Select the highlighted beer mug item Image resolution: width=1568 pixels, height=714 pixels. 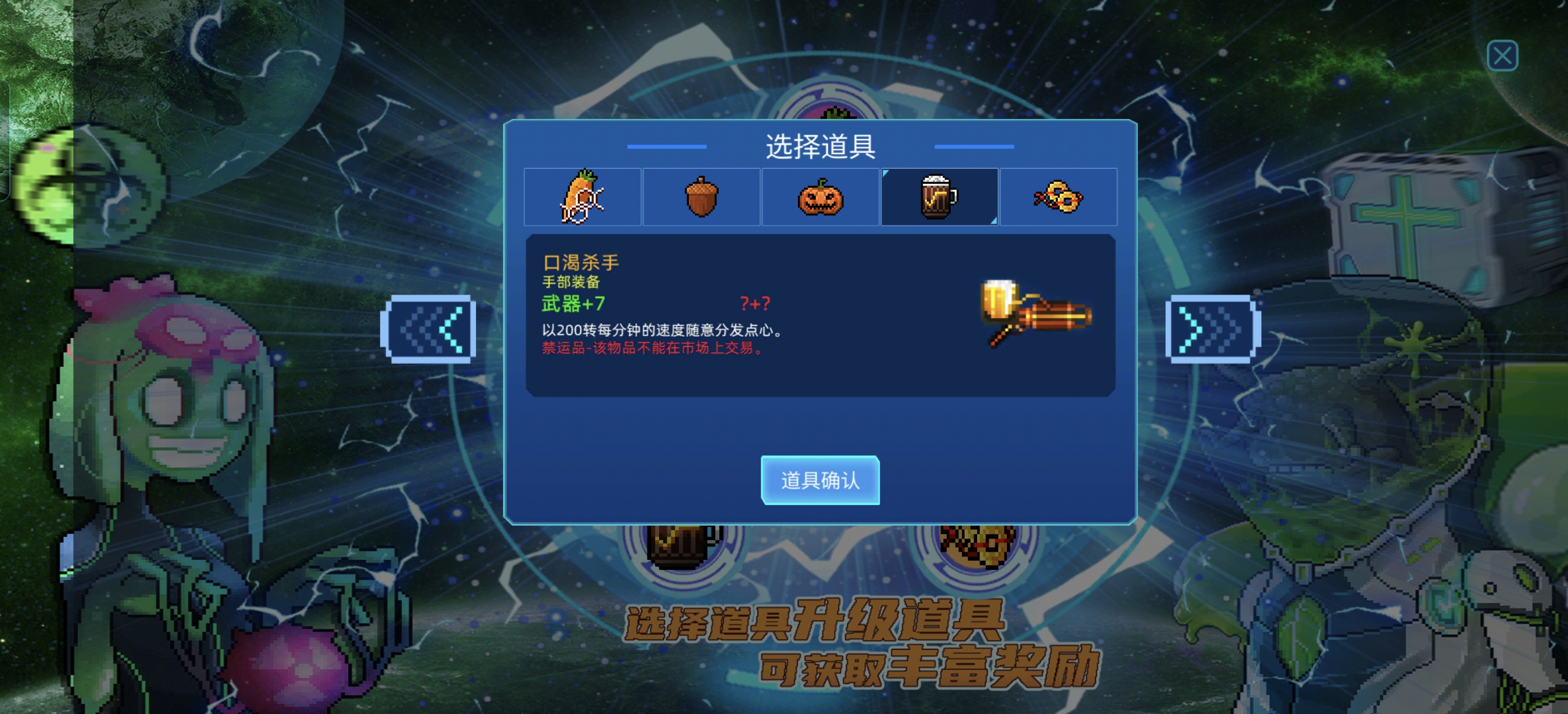[939, 196]
